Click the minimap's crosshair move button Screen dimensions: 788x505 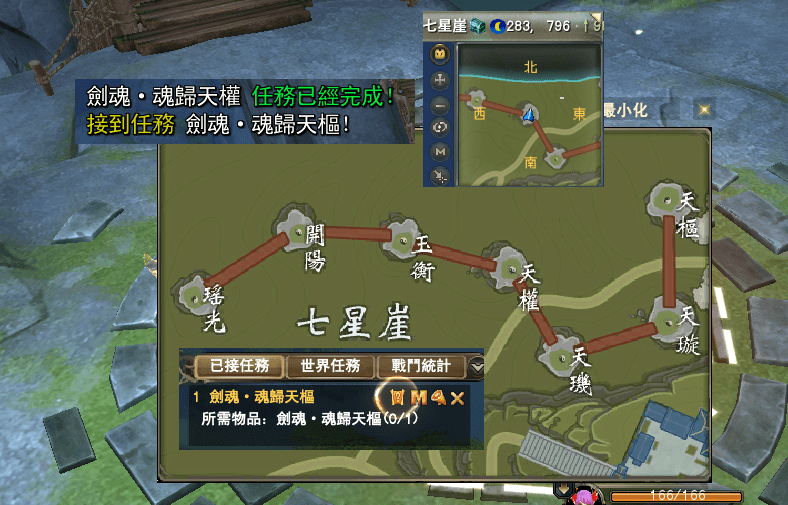[x=440, y=81]
